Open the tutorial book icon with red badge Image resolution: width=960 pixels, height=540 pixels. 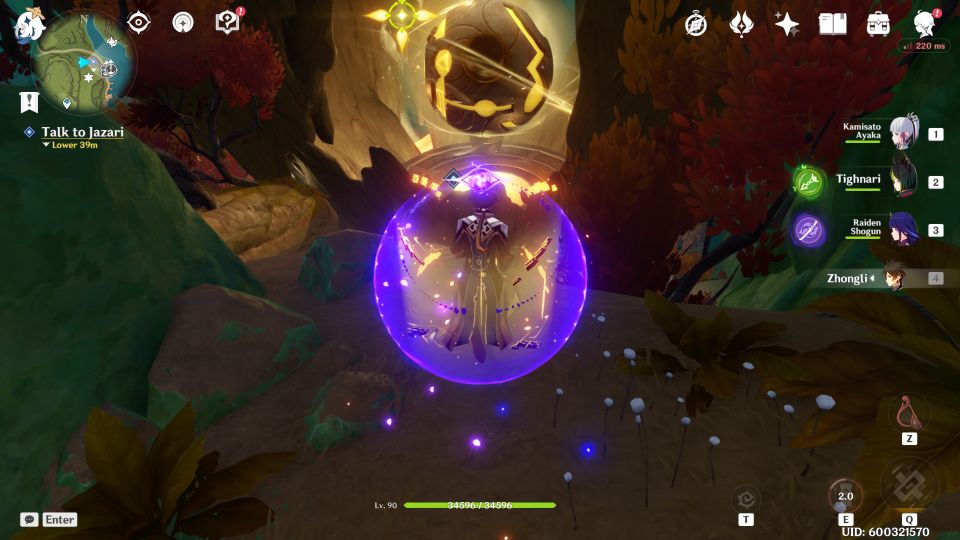[x=229, y=23]
